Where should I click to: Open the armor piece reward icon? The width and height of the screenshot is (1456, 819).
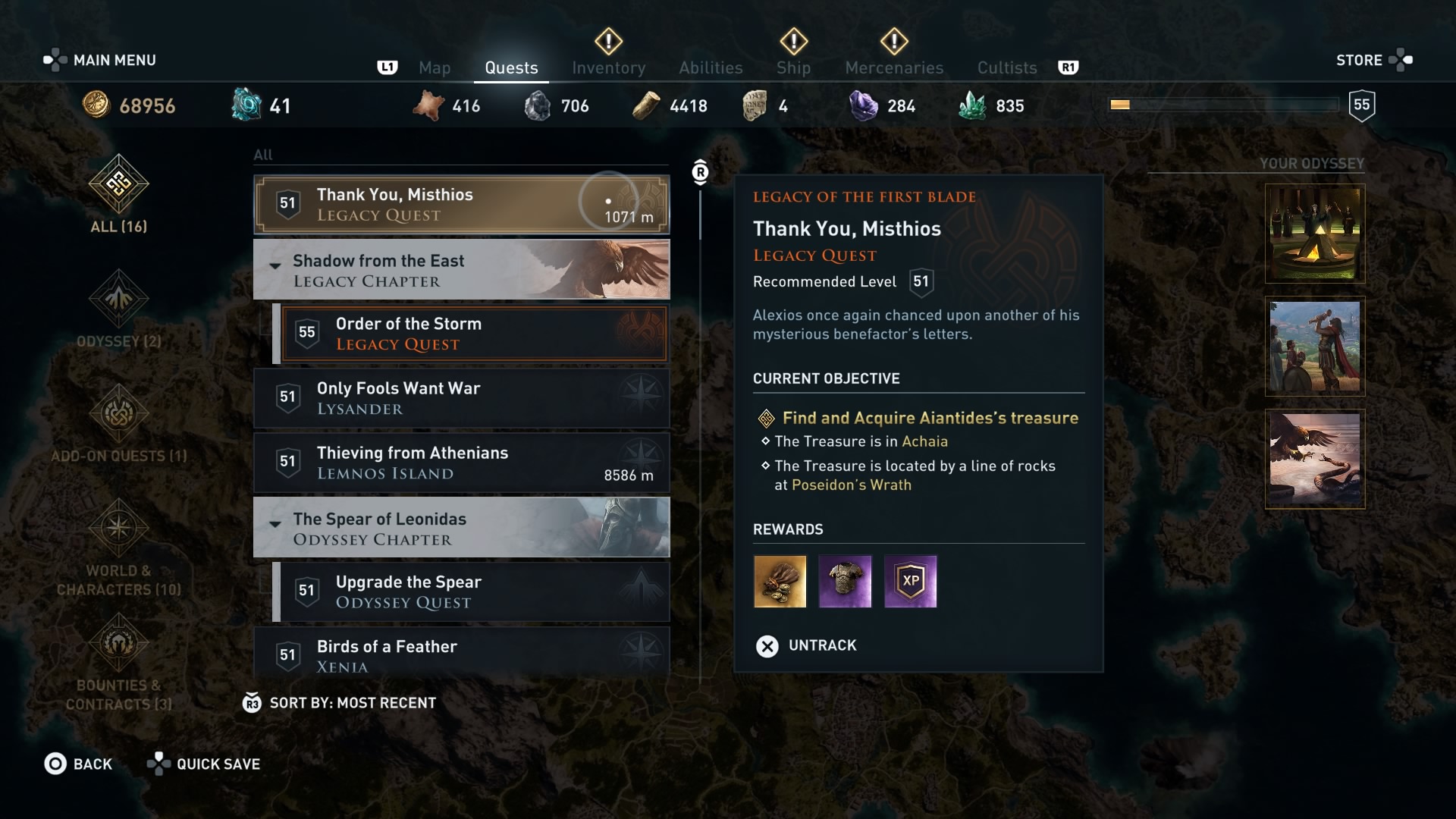(845, 582)
